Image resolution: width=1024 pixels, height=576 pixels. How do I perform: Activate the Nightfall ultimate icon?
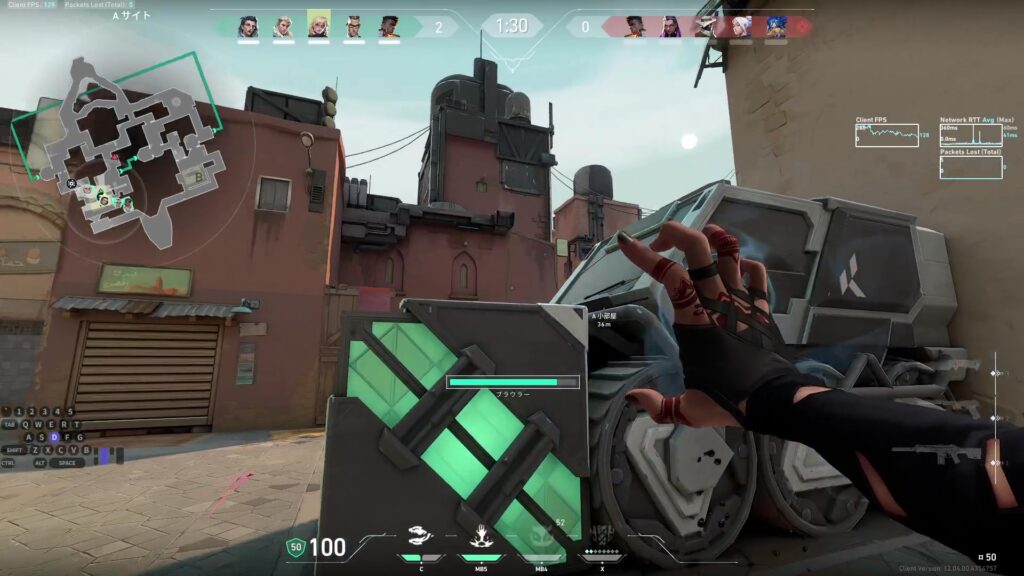click(x=602, y=537)
